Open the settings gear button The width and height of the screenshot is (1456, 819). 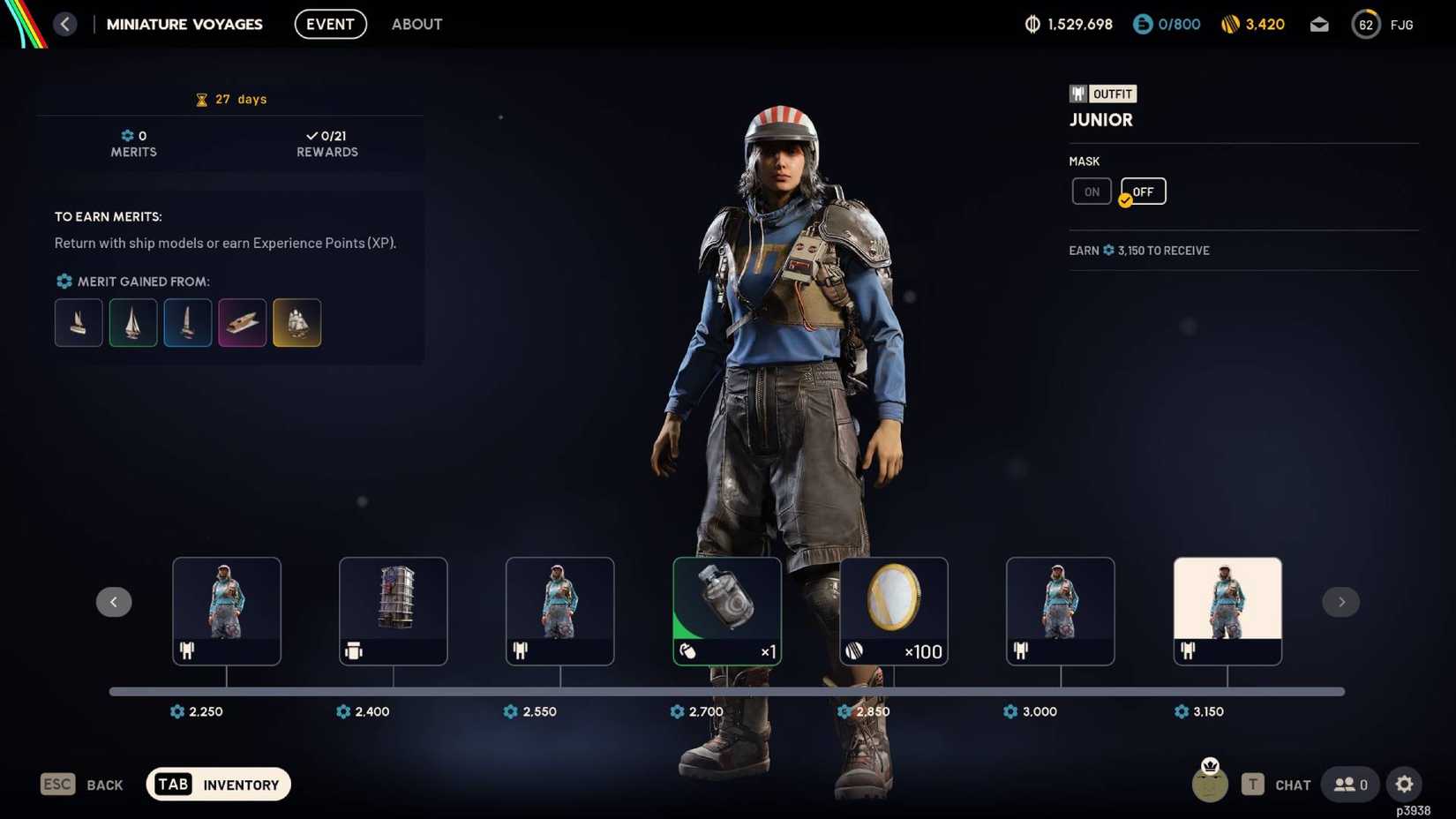point(1405,784)
